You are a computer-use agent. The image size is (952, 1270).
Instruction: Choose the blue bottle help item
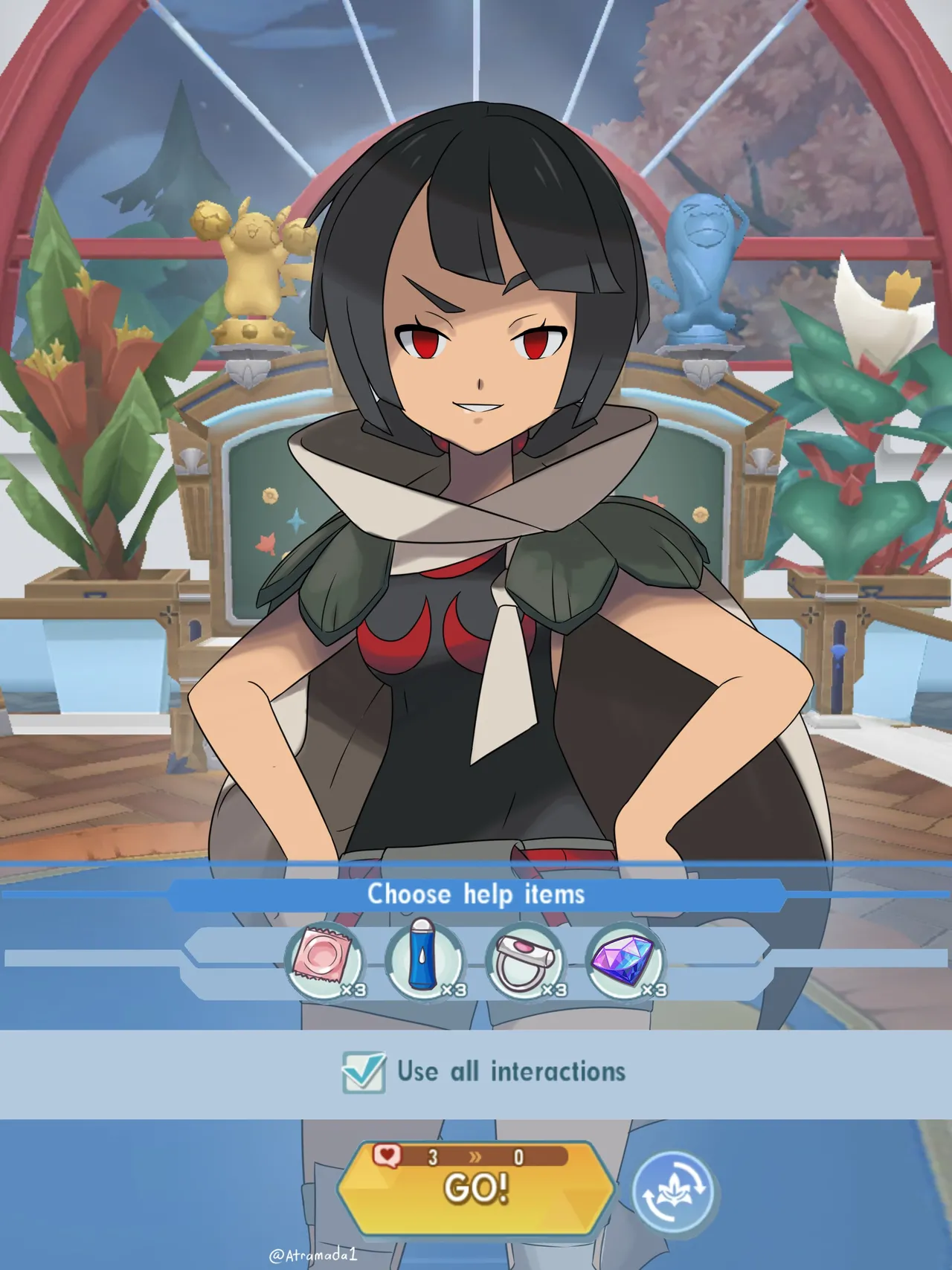(x=425, y=961)
